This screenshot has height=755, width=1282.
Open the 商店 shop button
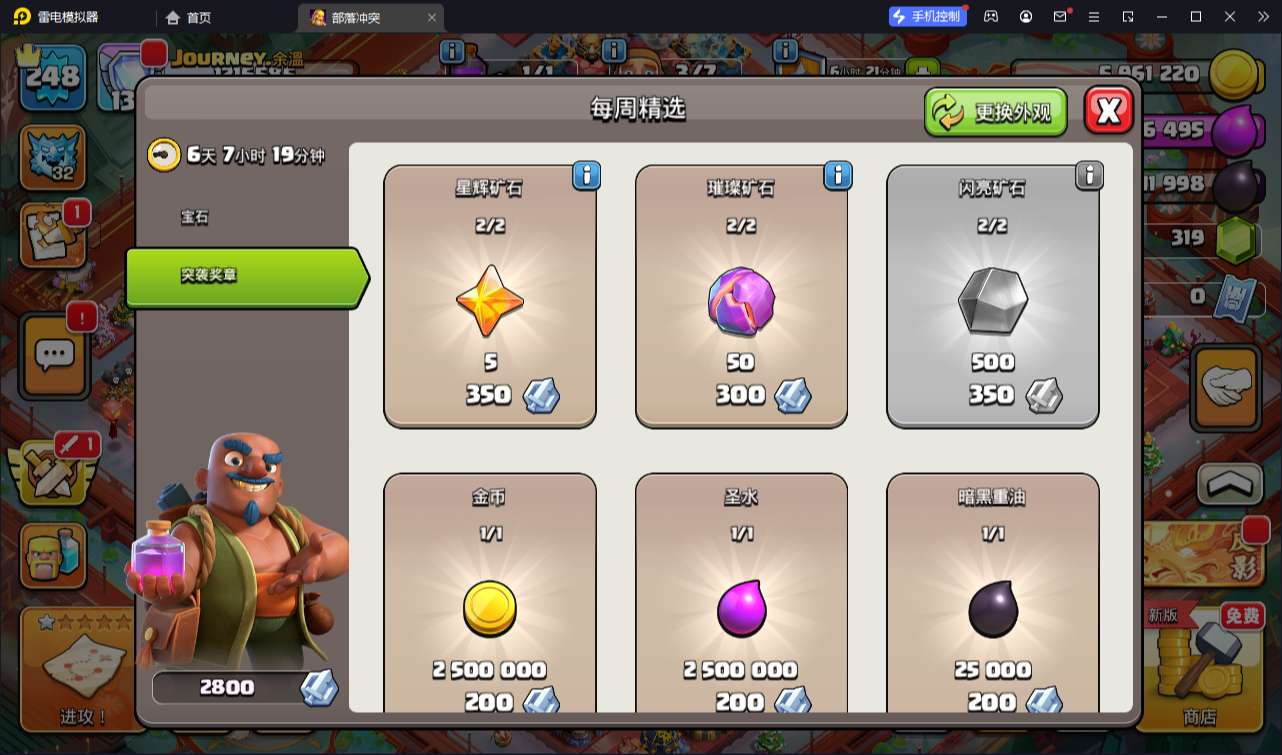coord(1199,670)
